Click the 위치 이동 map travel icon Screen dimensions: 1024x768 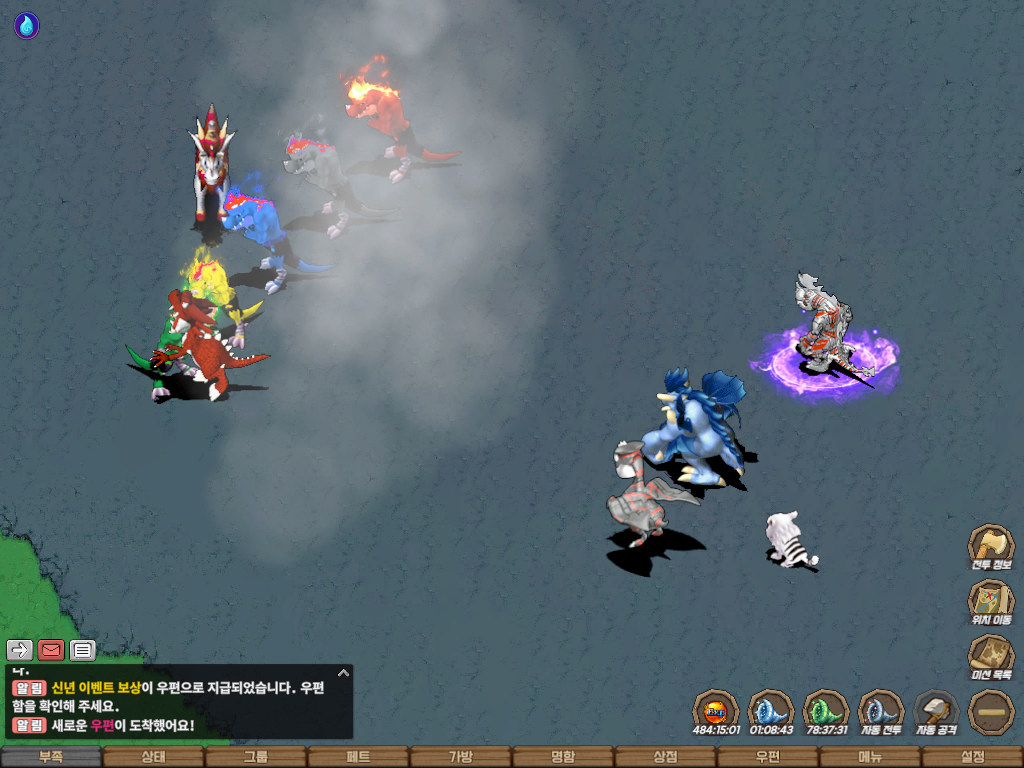pos(991,601)
